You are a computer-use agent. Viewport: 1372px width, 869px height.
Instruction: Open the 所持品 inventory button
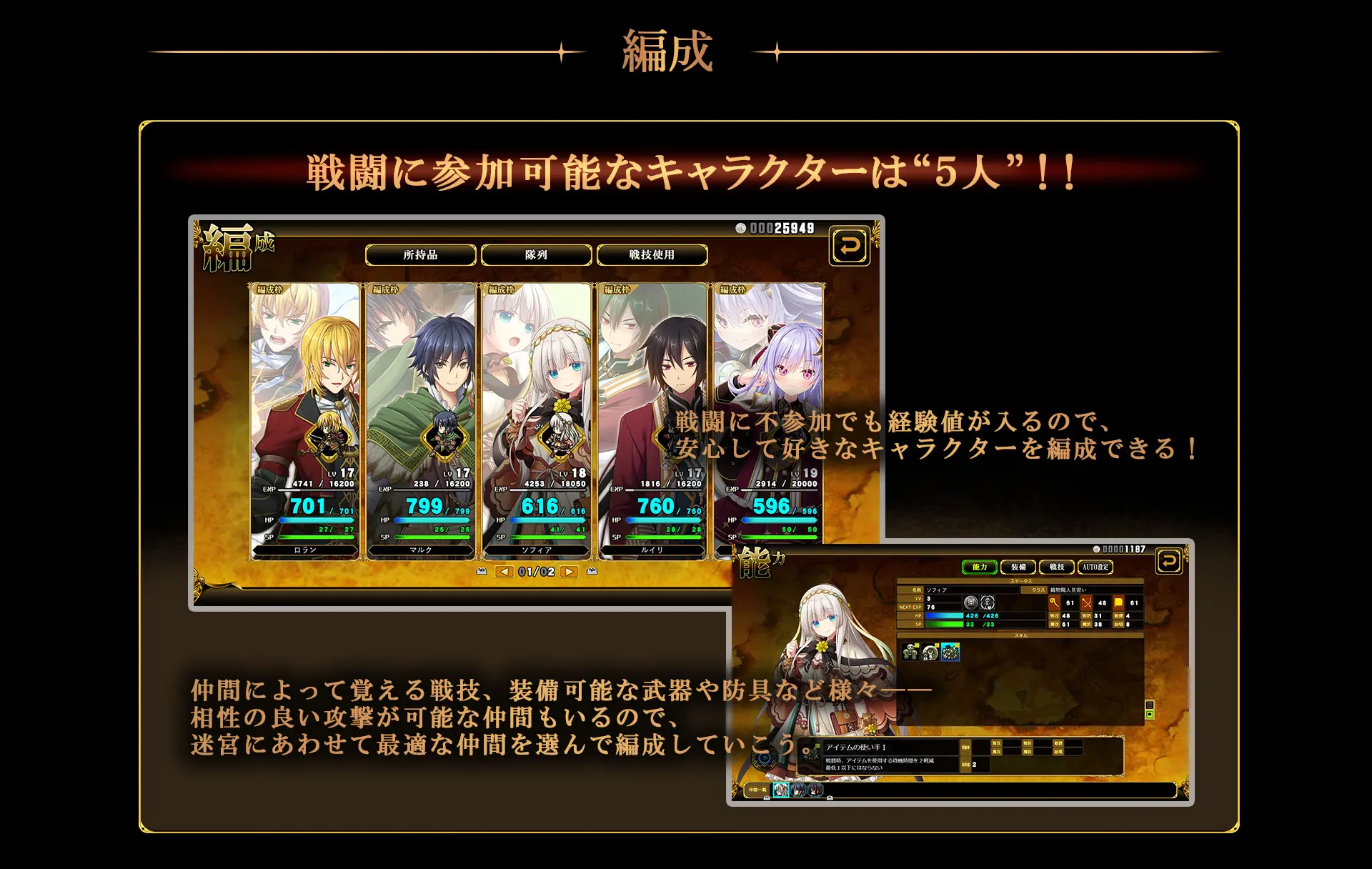(420, 255)
